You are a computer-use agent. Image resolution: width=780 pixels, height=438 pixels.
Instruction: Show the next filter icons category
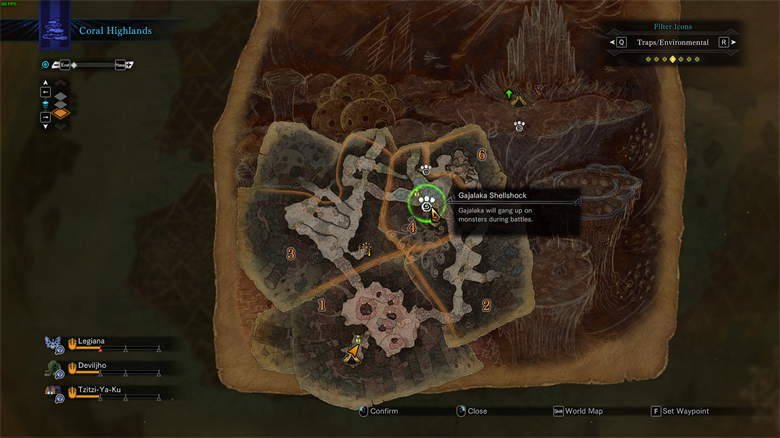733,43
